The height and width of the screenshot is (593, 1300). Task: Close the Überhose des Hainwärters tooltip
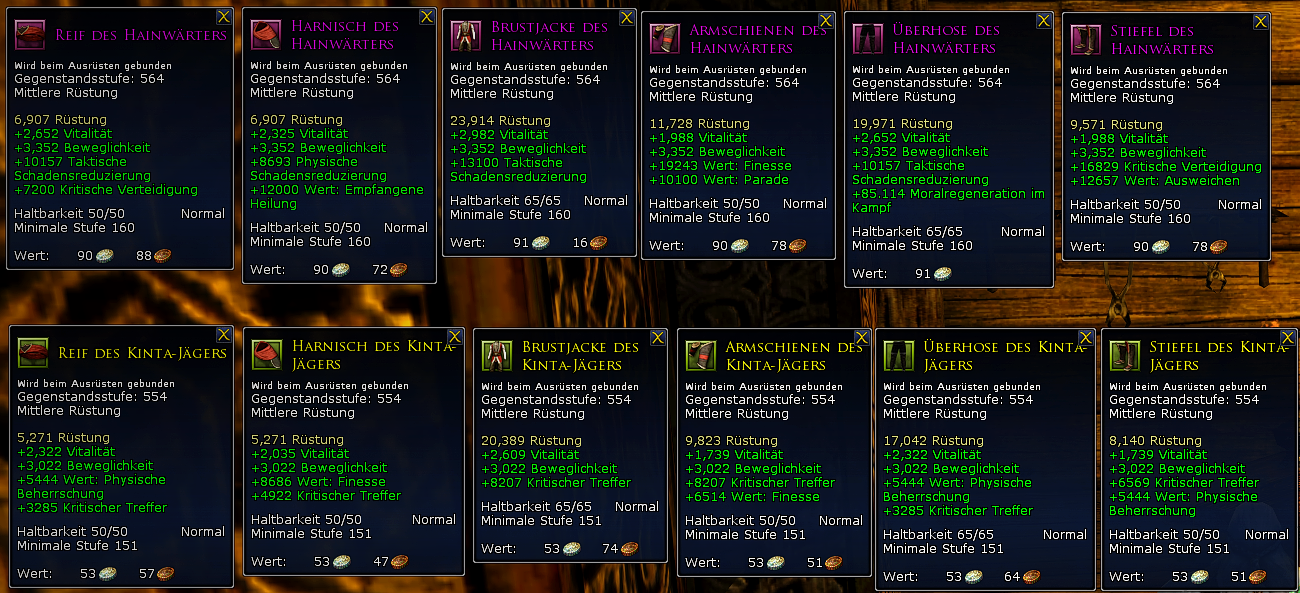pos(1044,21)
